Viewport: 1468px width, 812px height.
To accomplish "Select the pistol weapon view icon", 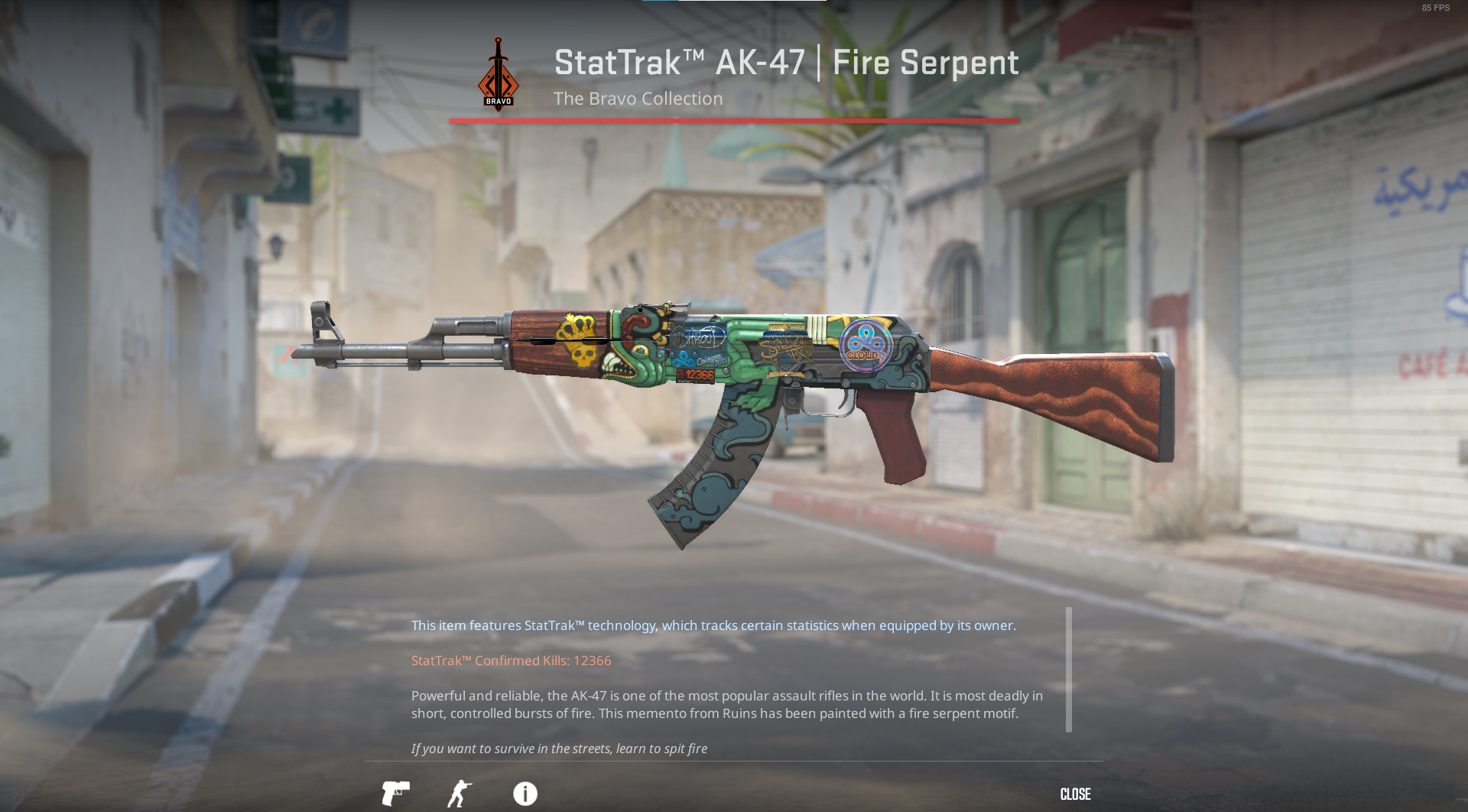I will tap(395, 793).
